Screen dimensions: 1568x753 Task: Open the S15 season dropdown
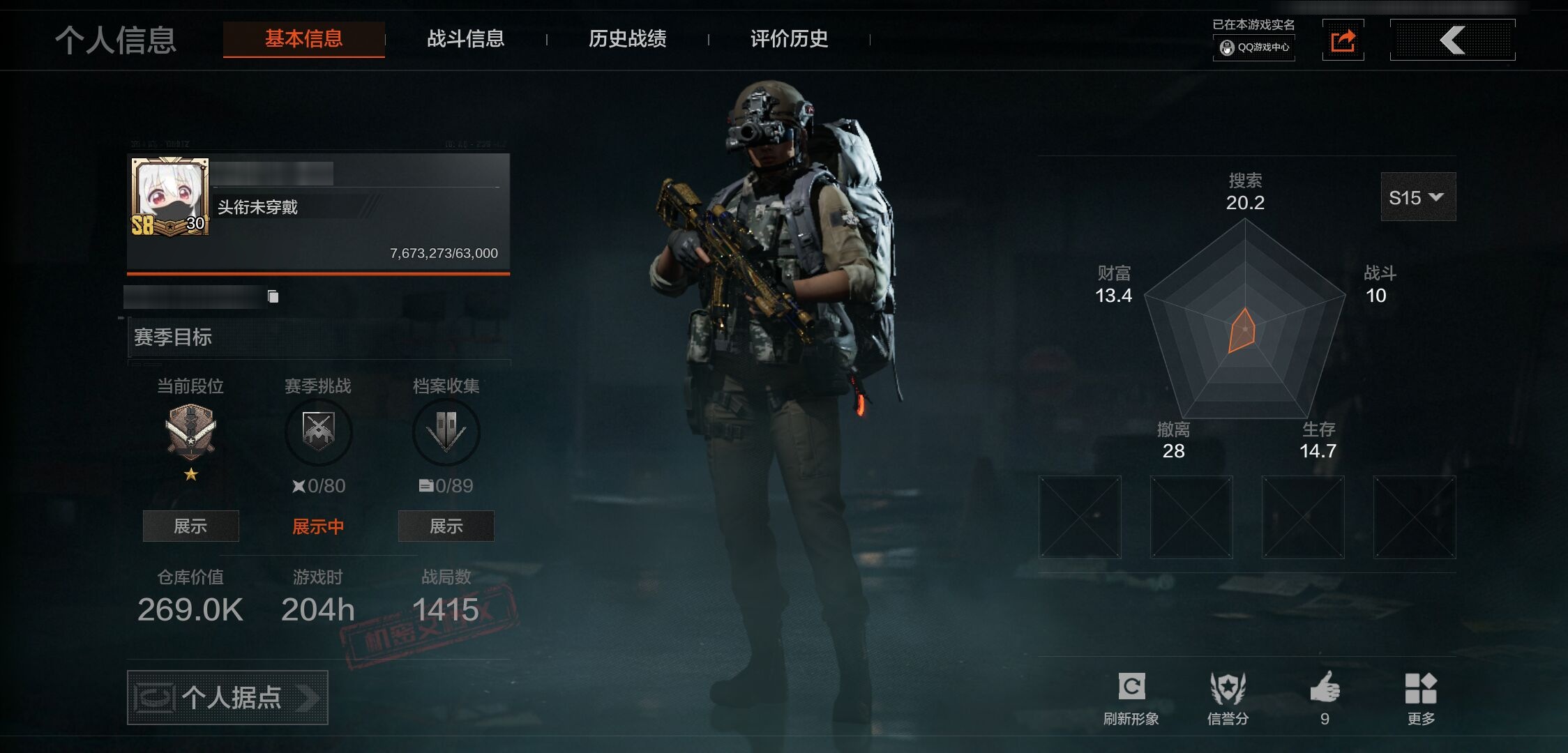pyautogui.click(x=1417, y=197)
